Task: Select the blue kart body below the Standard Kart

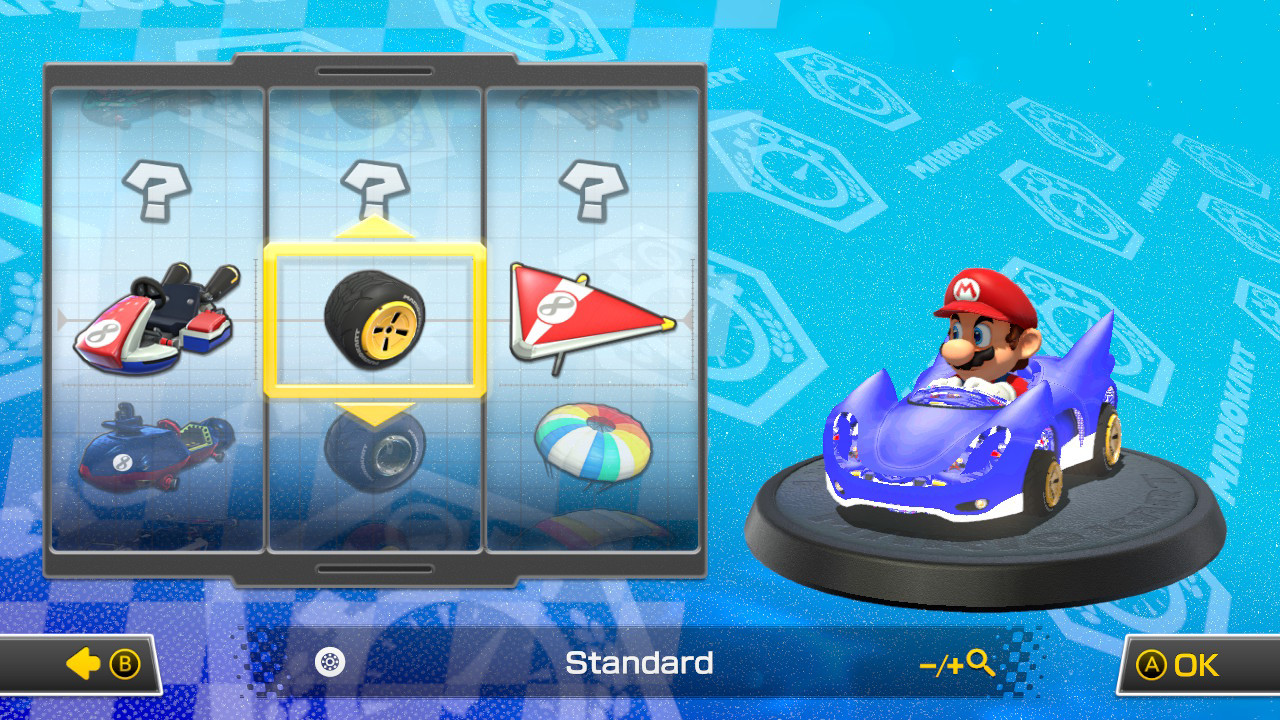Action: point(150,450)
